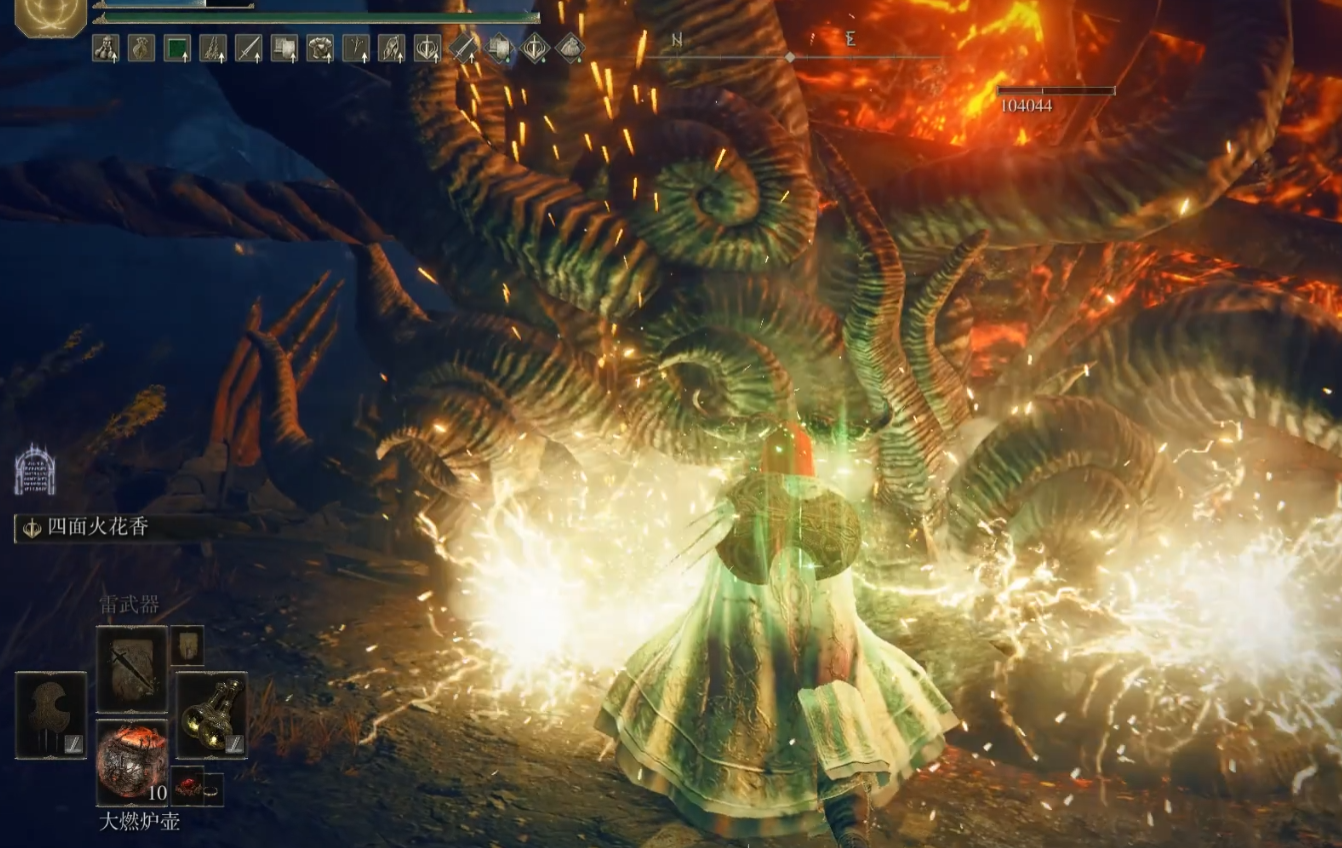The height and width of the screenshot is (848, 1342).
Task: Click the rune arc gateway icon
Action: point(34,471)
